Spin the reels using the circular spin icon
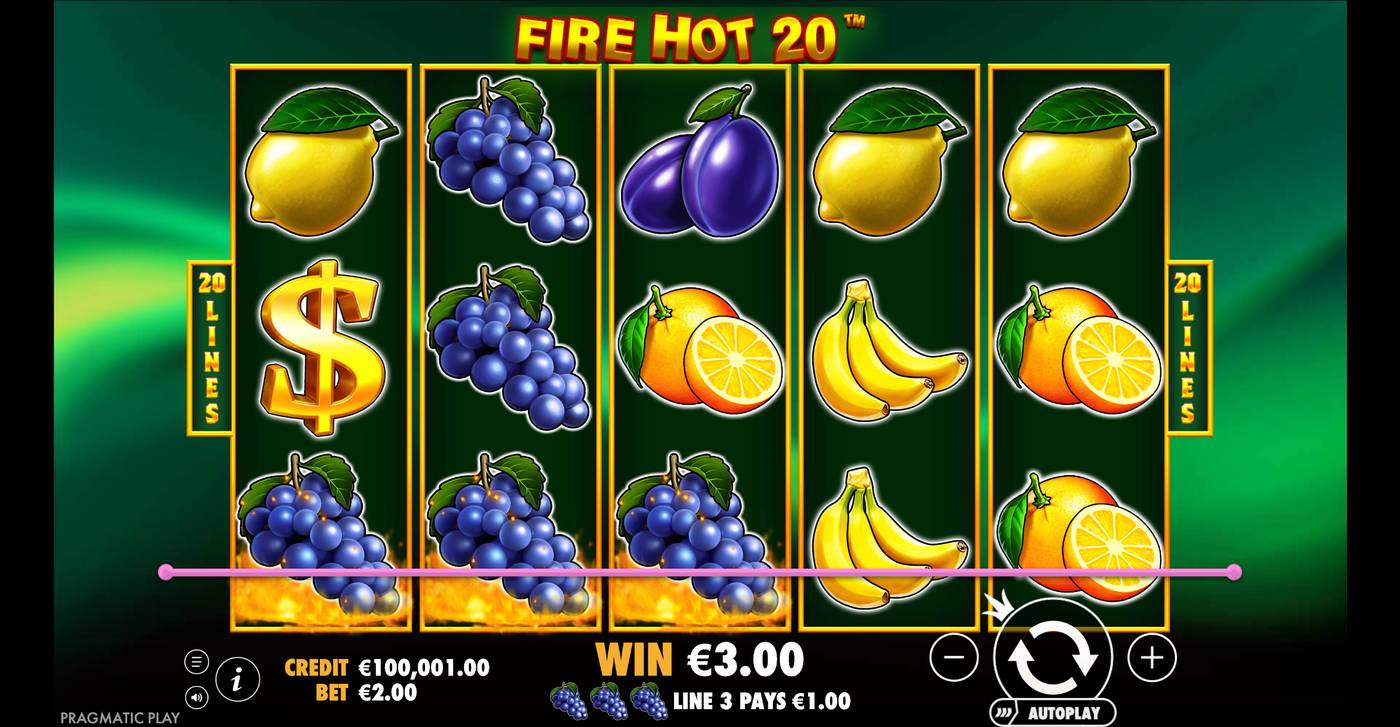Screen dimensions: 1400x727 [1055, 659]
